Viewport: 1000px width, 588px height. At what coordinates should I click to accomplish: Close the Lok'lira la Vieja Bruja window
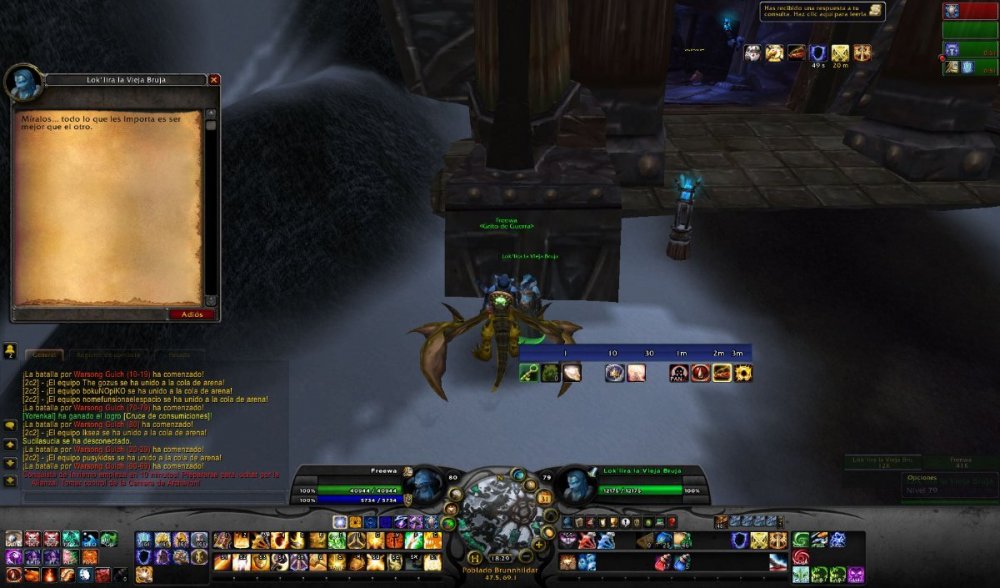[x=214, y=80]
